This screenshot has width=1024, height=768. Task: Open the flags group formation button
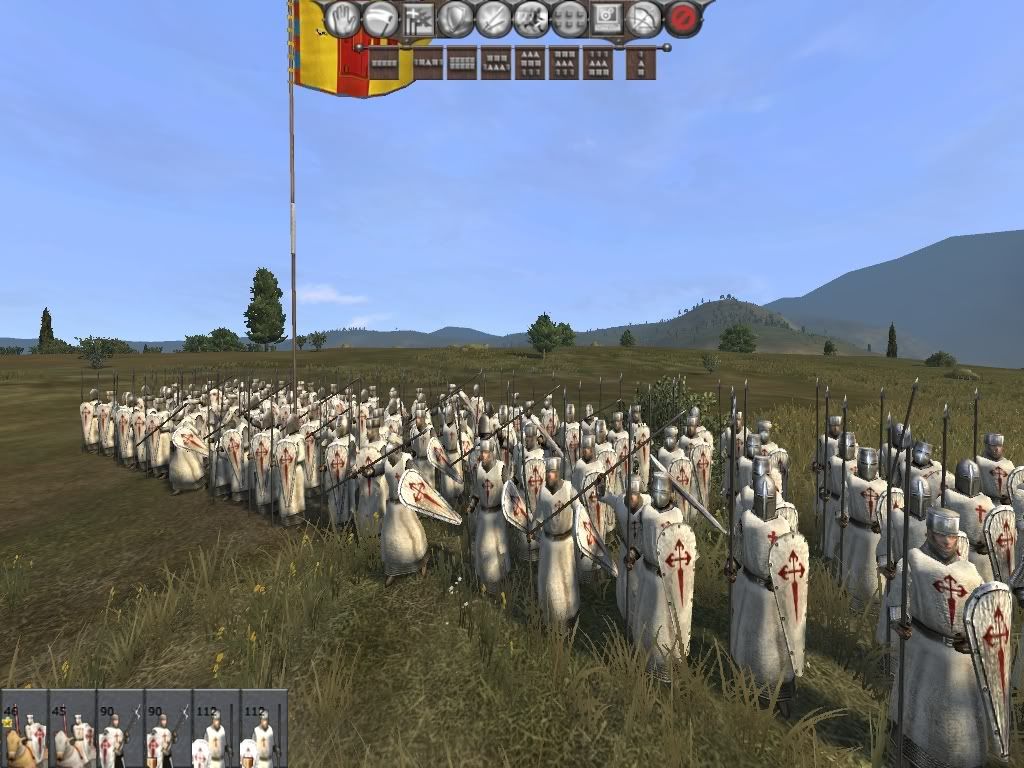(x=419, y=18)
